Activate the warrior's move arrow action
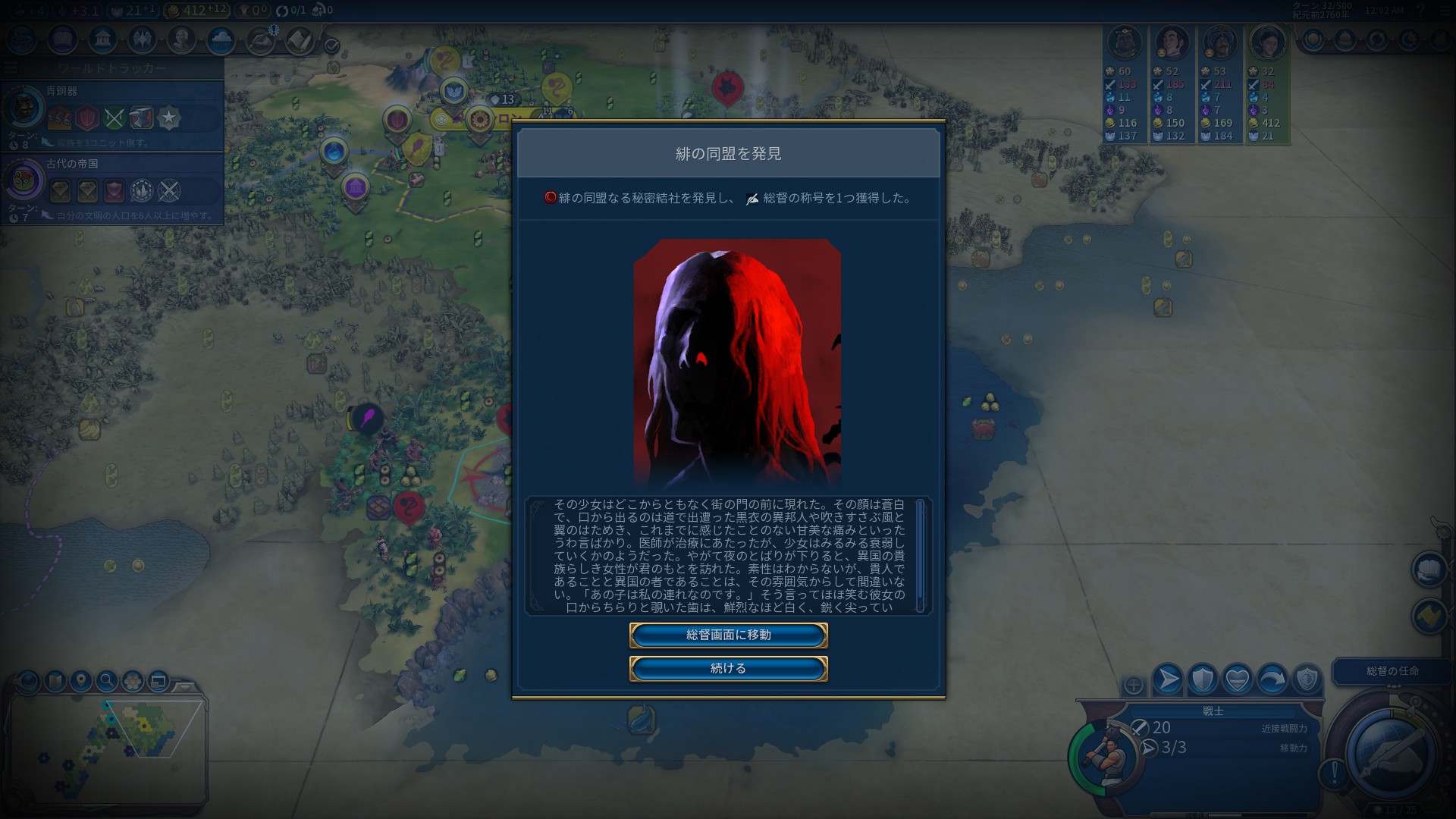The width and height of the screenshot is (1456, 819). (x=1168, y=679)
